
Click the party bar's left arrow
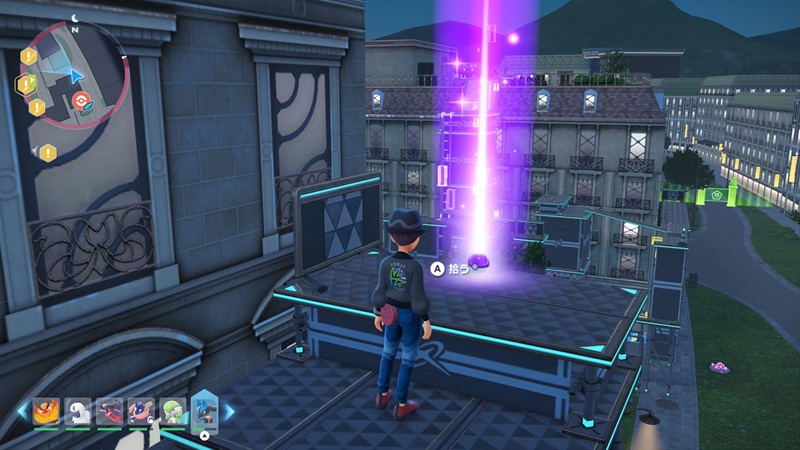point(24,411)
